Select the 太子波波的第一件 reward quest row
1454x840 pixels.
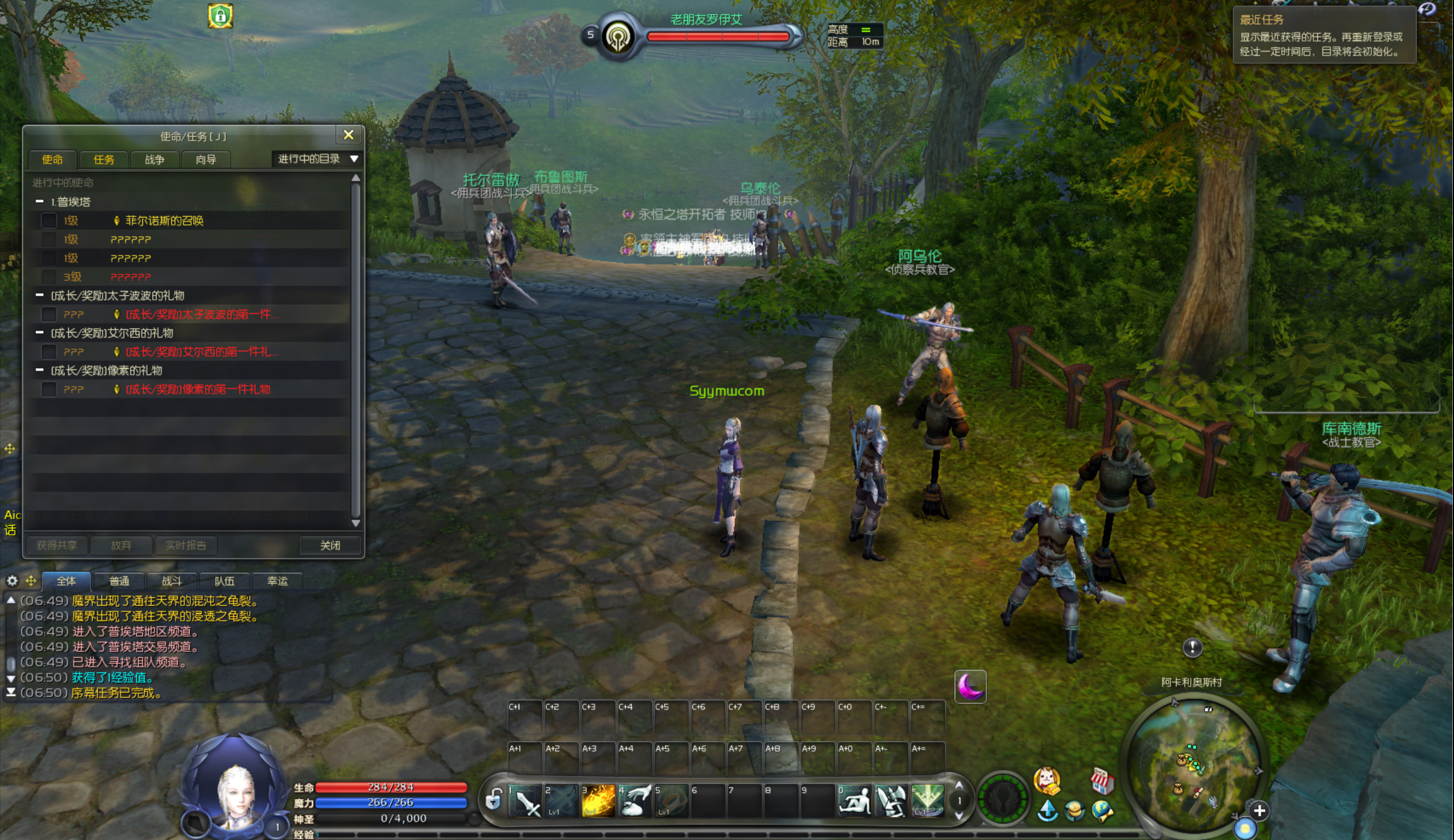(201, 314)
